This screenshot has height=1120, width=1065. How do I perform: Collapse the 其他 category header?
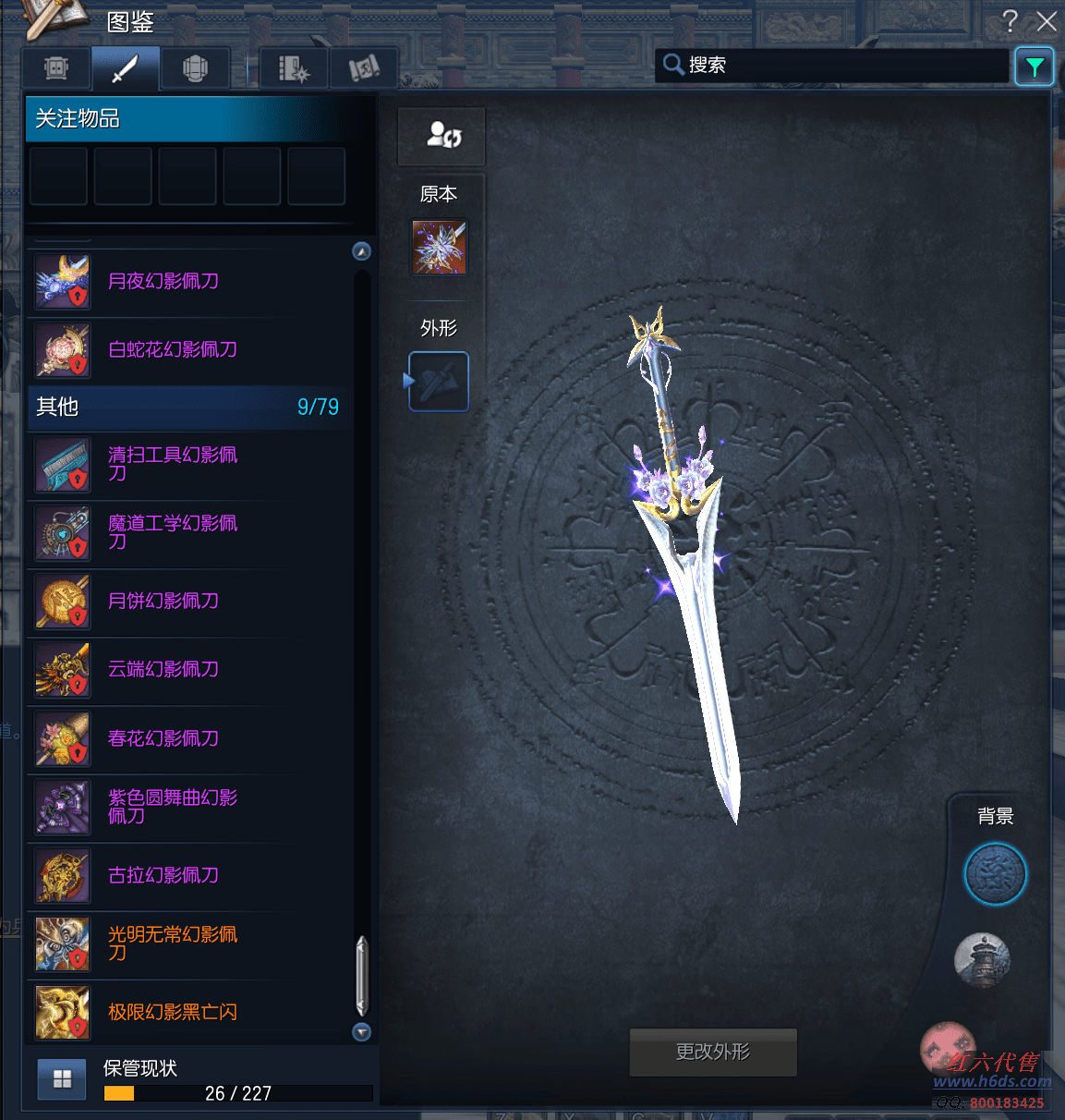pos(187,407)
